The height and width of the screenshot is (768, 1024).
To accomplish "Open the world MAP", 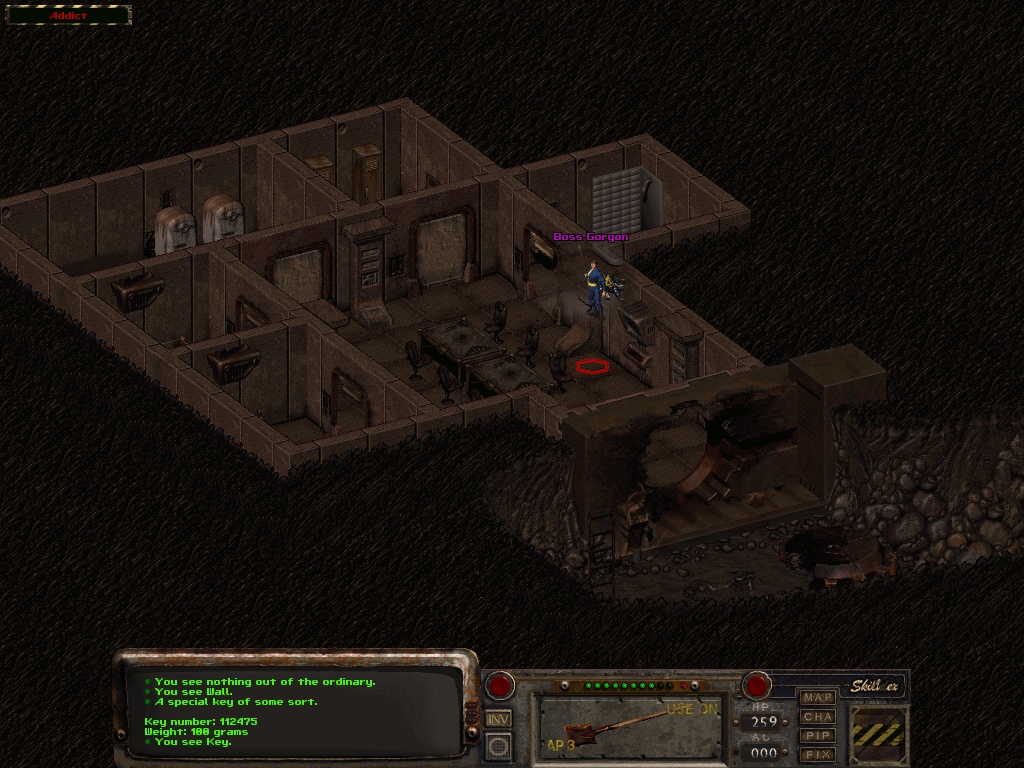I will [x=818, y=697].
